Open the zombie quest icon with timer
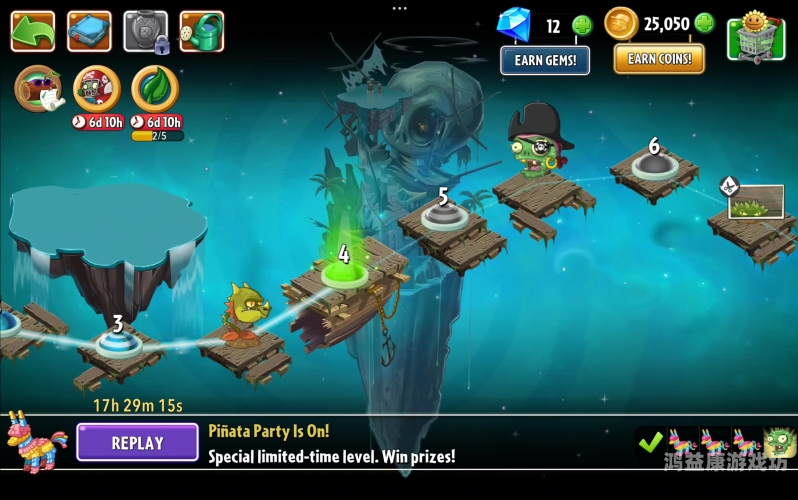The height and width of the screenshot is (500, 798). click(97, 90)
